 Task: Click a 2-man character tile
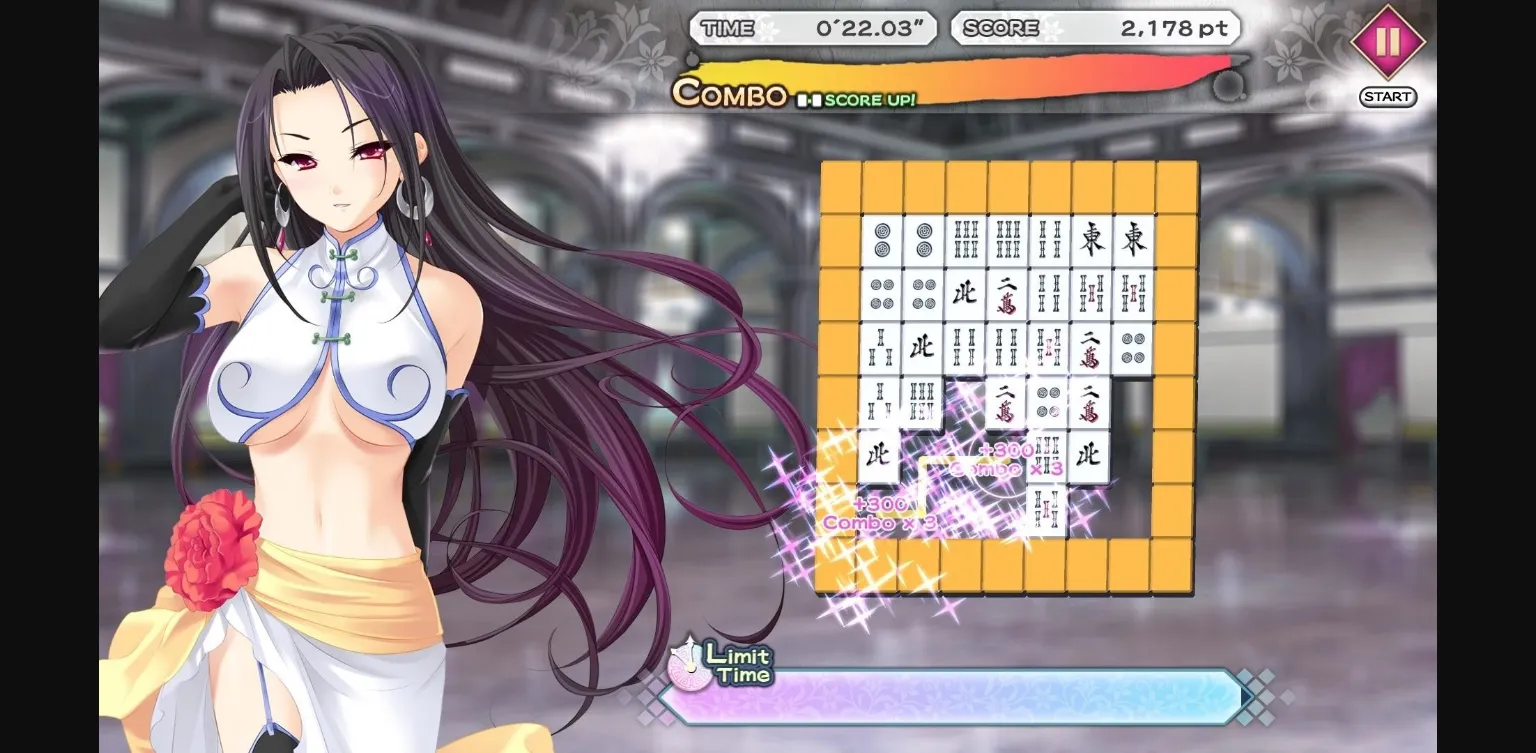(1008, 291)
